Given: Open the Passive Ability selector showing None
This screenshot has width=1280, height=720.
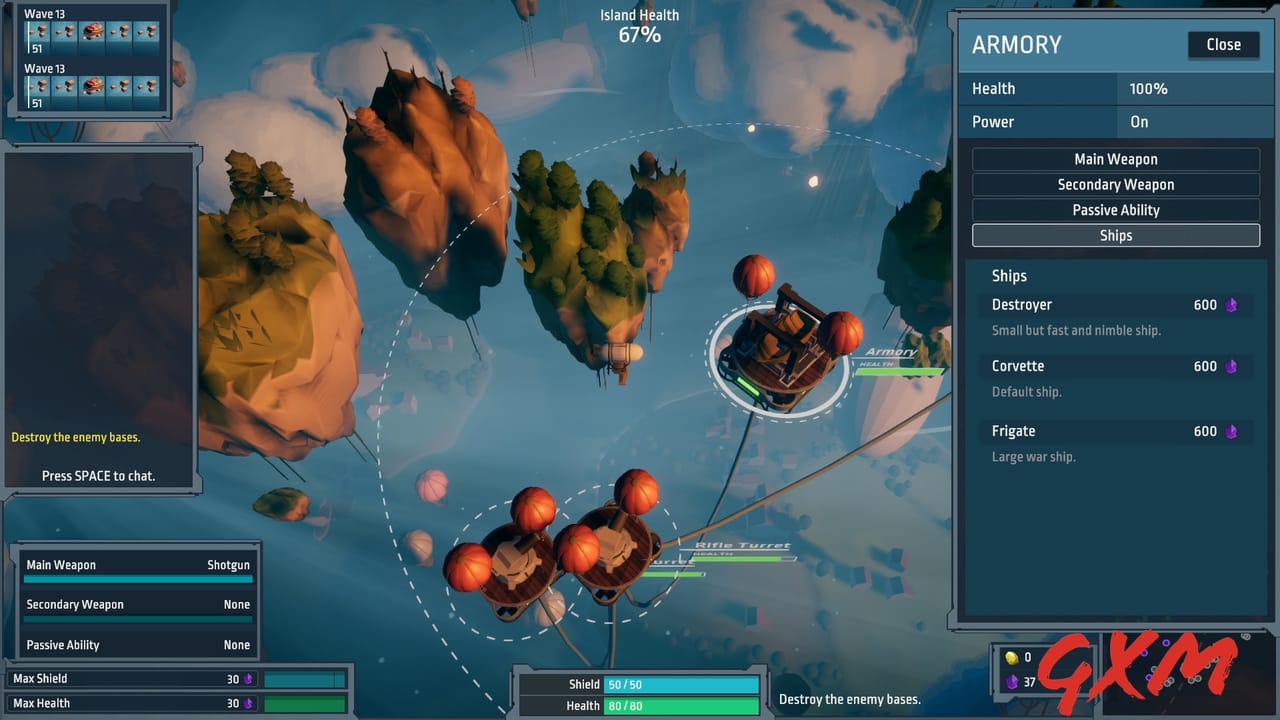Looking at the screenshot, I should [137, 644].
